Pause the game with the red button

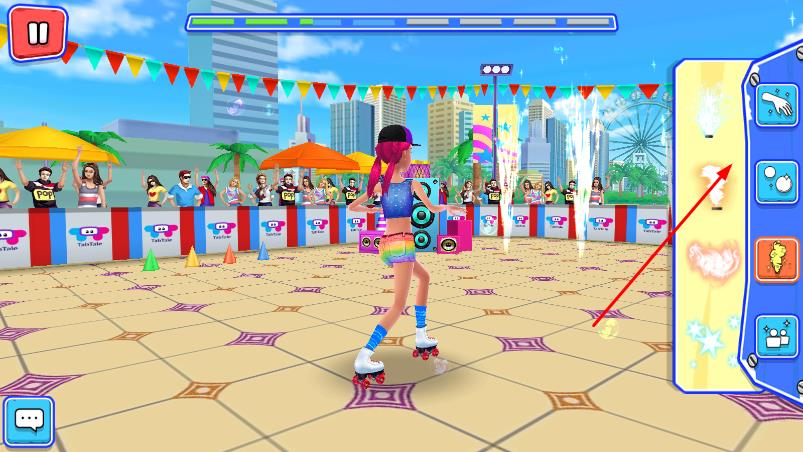tap(37, 33)
